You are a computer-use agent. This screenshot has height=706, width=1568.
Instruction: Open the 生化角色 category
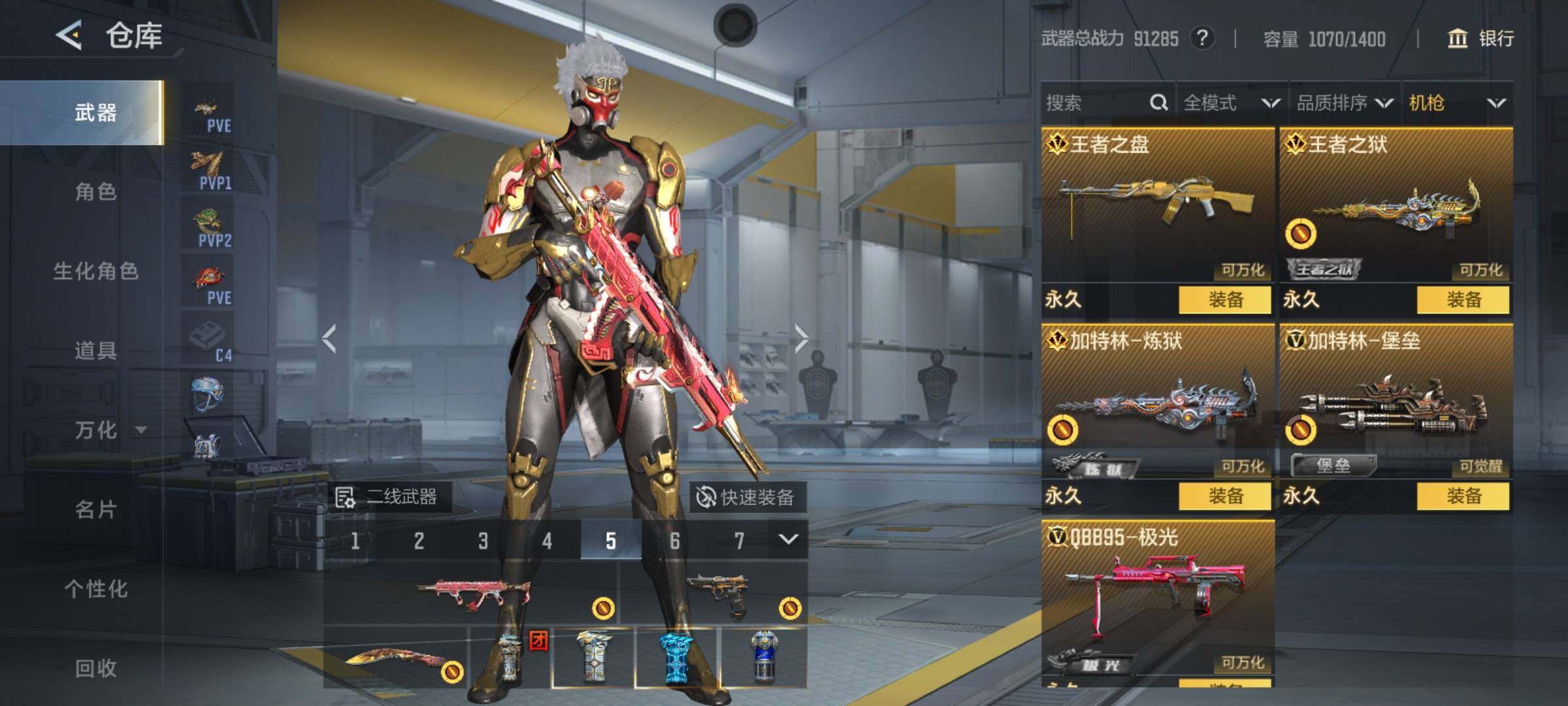[95, 271]
